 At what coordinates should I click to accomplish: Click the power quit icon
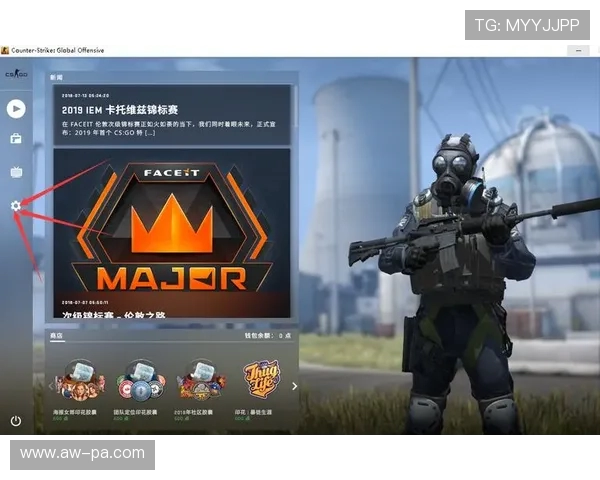[x=16, y=421]
